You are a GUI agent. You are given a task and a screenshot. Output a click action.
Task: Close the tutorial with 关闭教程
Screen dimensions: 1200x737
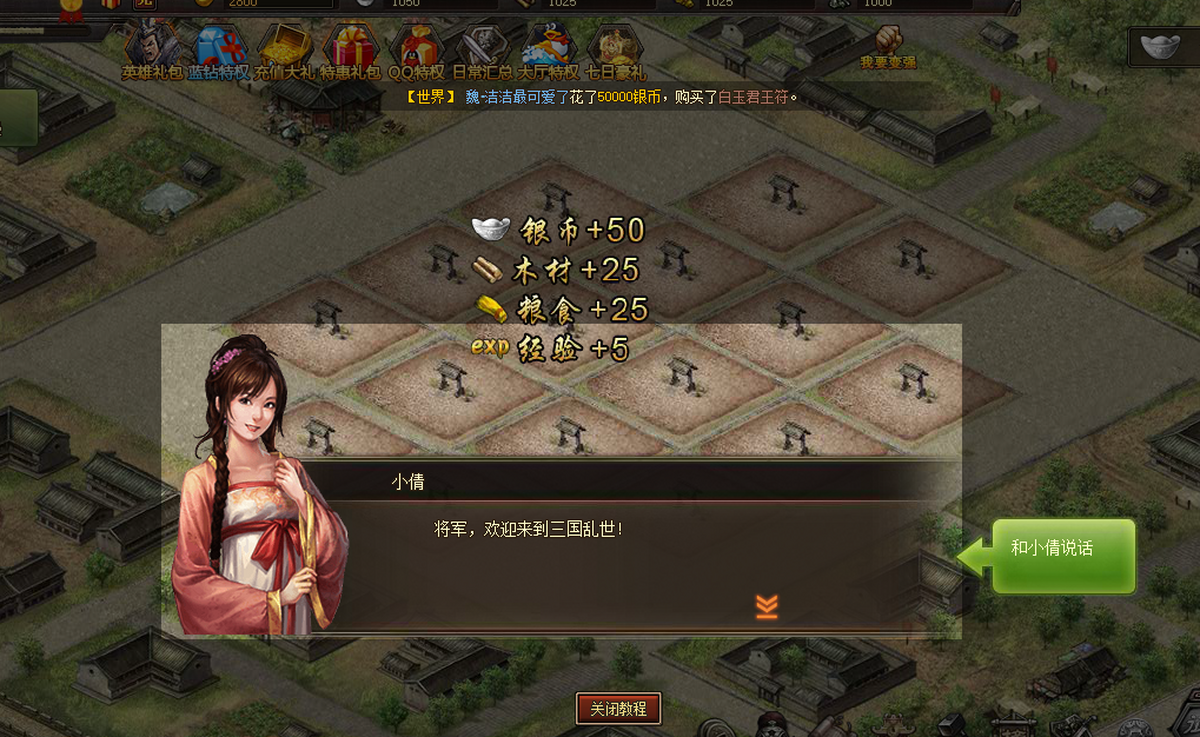618,709
